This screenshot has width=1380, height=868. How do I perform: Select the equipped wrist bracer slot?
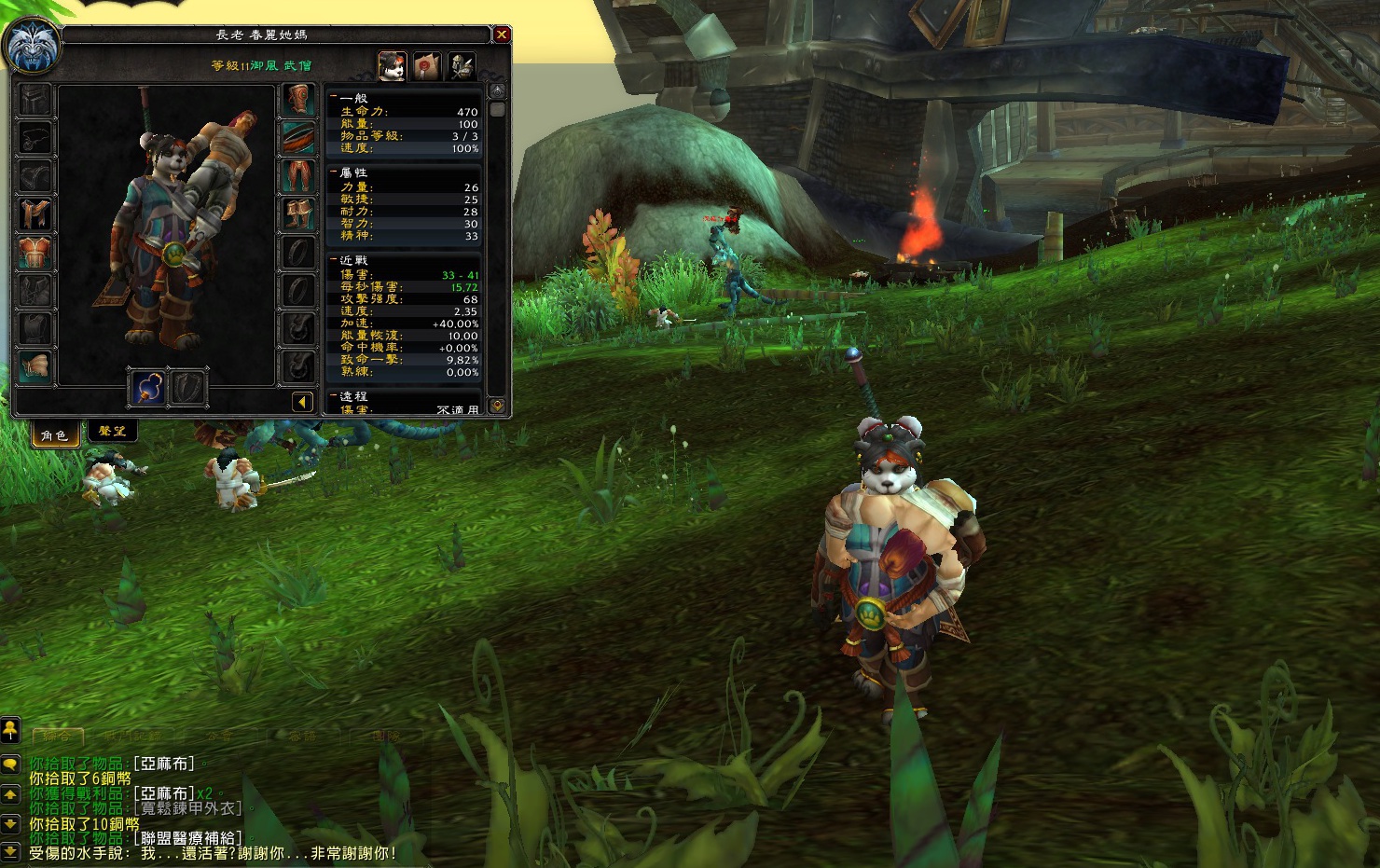[x=35, y=366]
